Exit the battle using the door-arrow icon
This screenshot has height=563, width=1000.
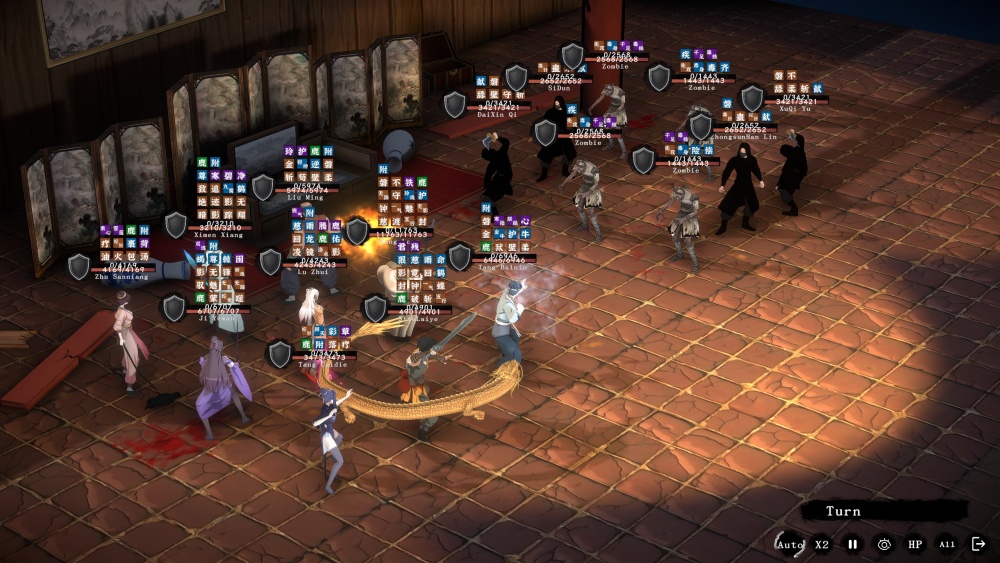coord(978,544)
